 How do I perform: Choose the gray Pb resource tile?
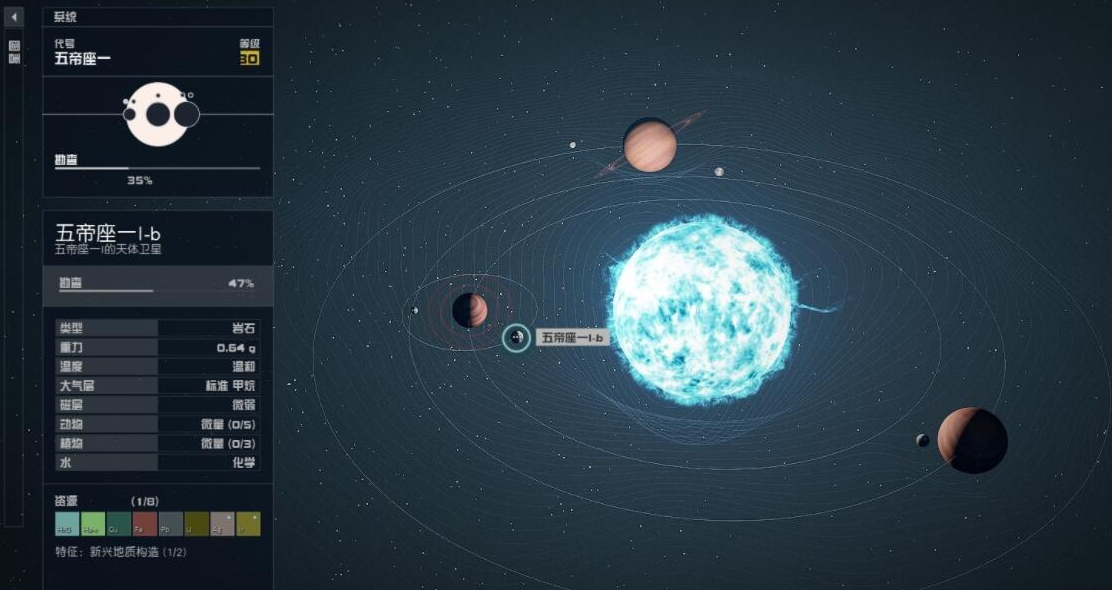point(170,523)
